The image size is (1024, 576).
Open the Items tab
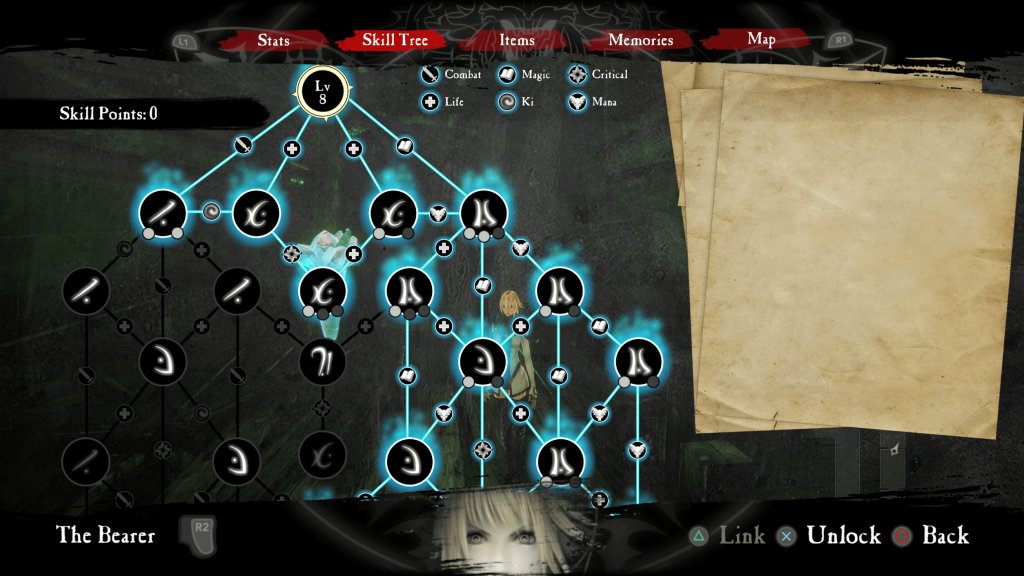tap(517, 41)
